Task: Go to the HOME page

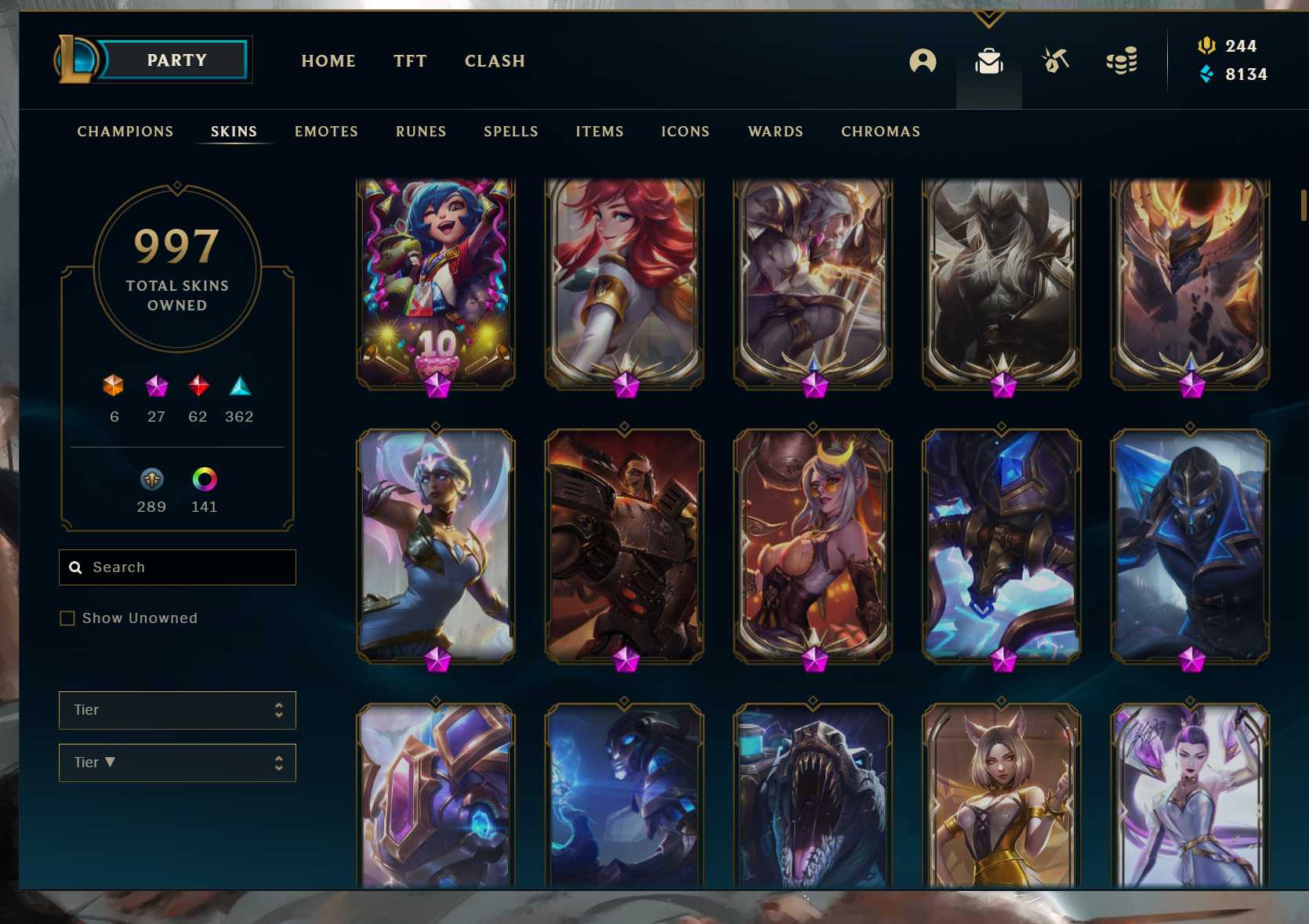Action: [x=328, y=61]
